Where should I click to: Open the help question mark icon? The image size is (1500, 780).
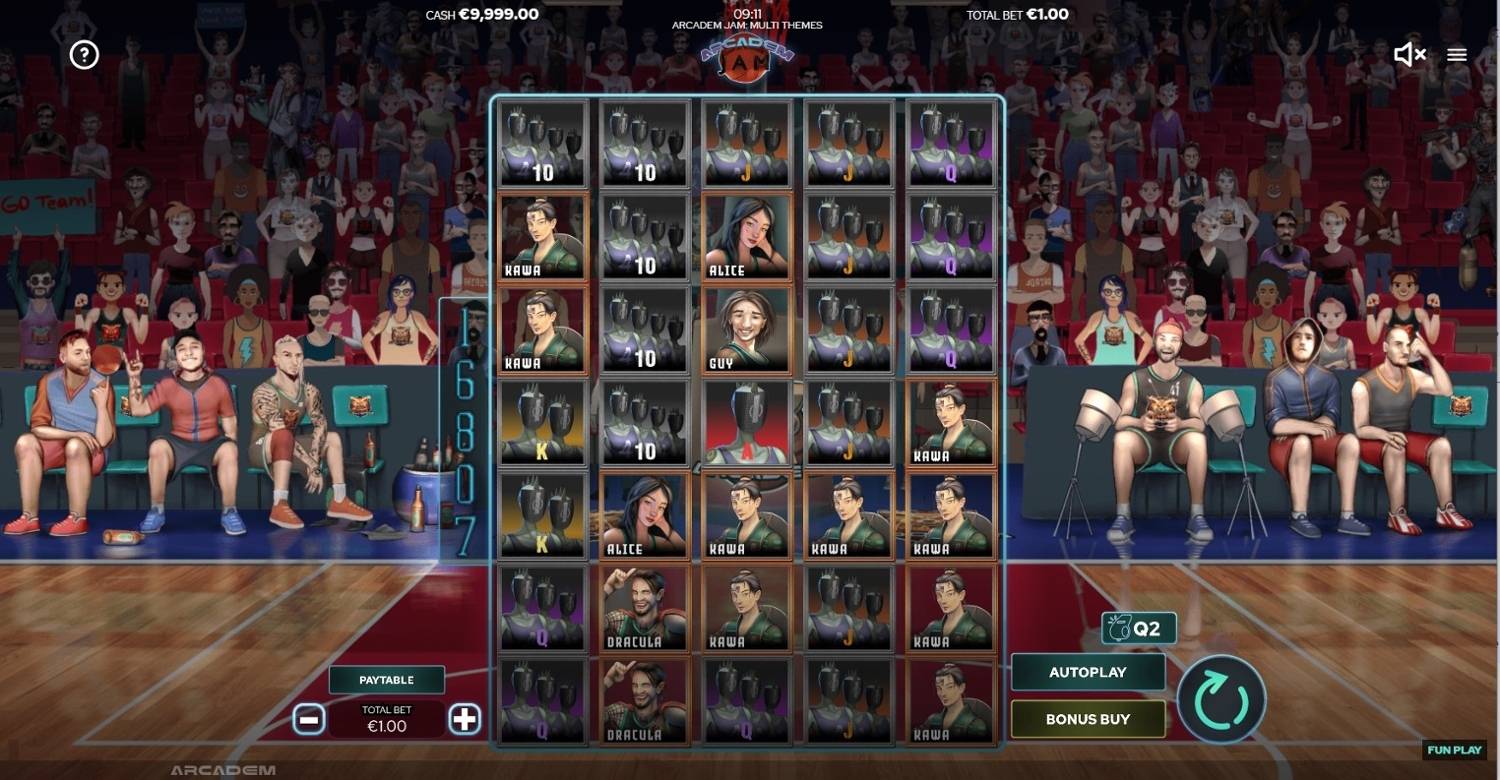click(x=83, y=55)
